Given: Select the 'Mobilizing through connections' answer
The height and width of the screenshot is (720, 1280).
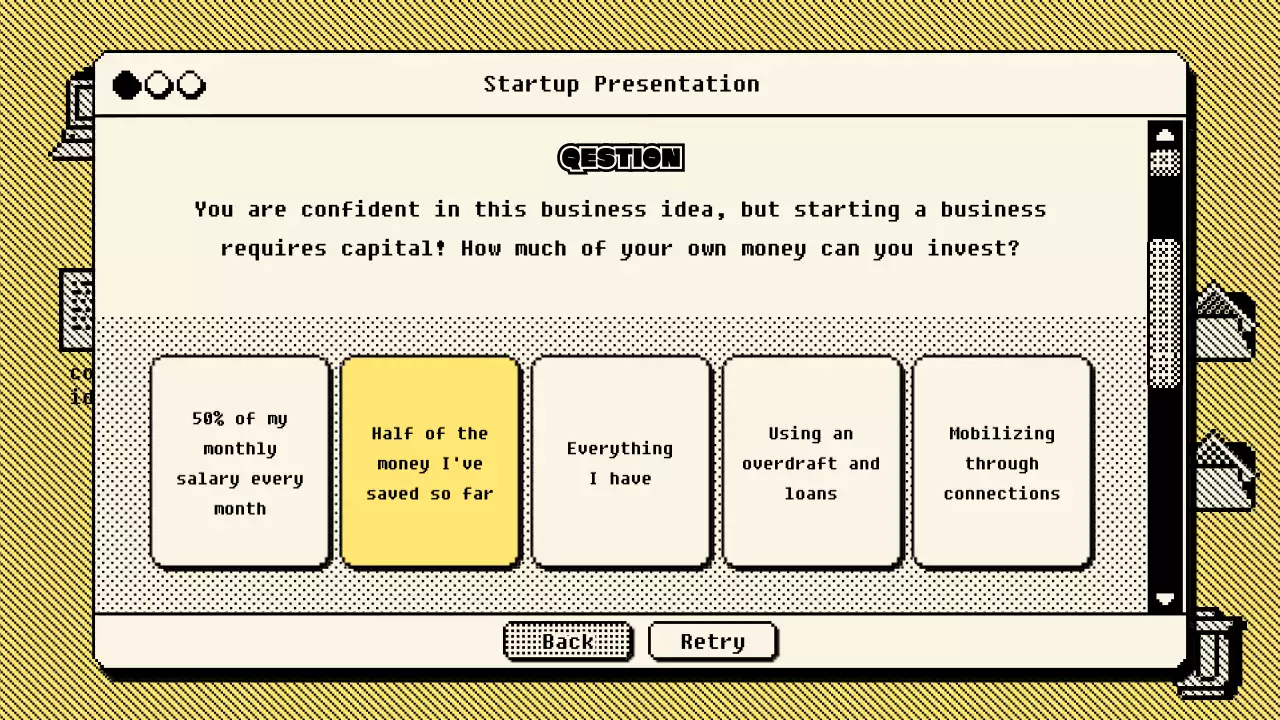Looking at the screenshot, I should 1002,462.
